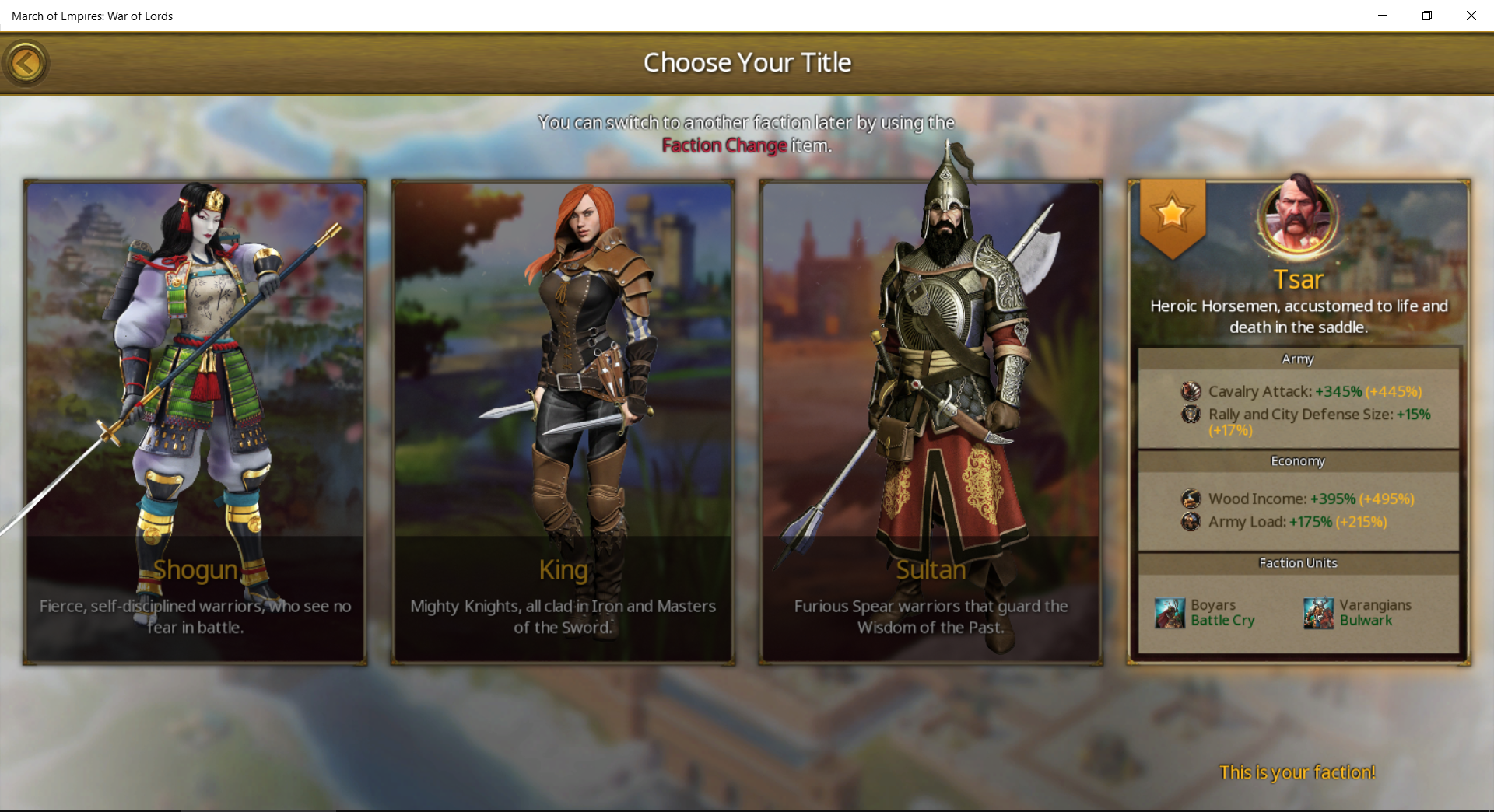Select the Shogun faction card

coord(195,422)
